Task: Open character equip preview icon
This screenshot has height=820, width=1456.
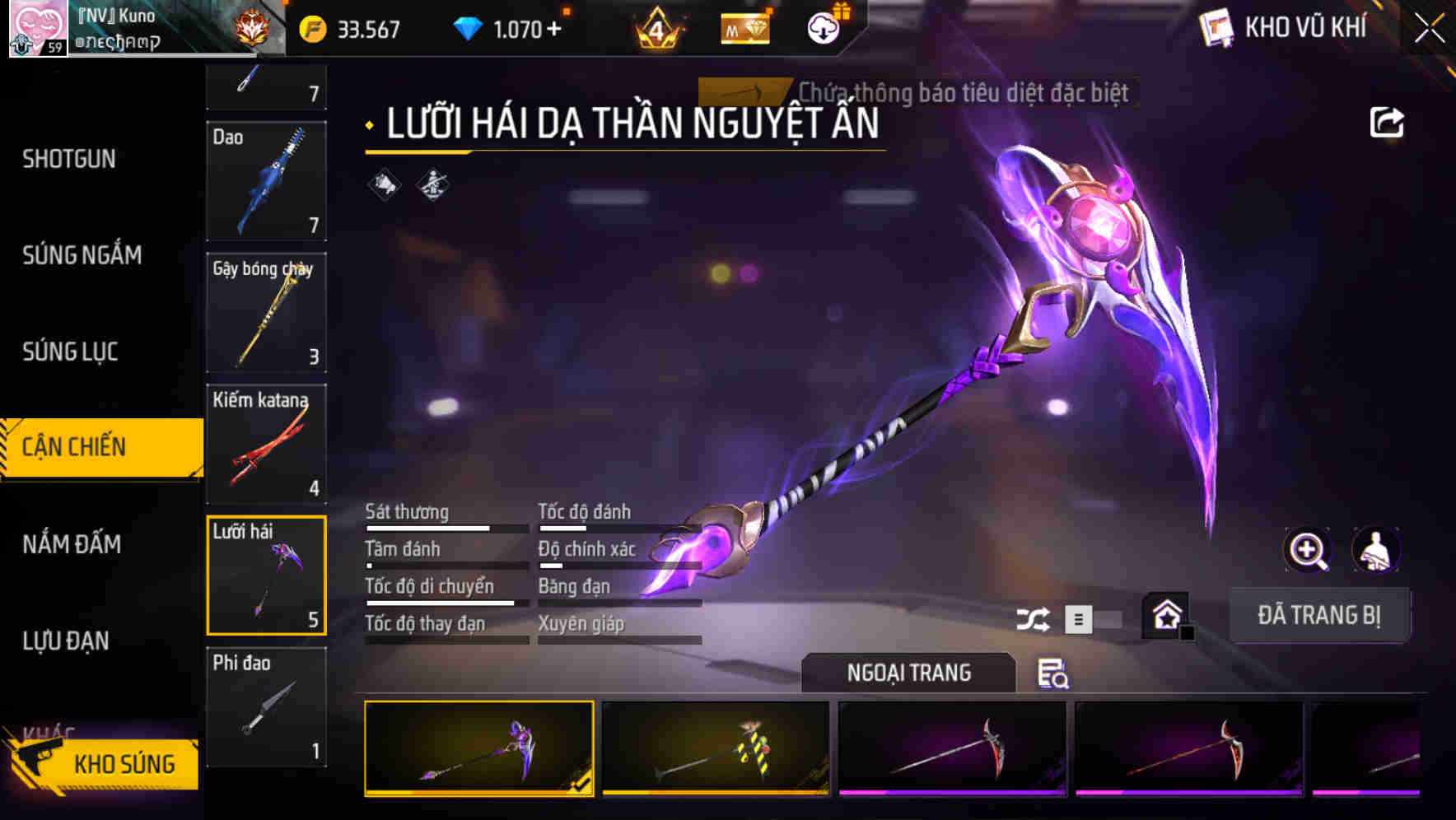Action: 1376,550
